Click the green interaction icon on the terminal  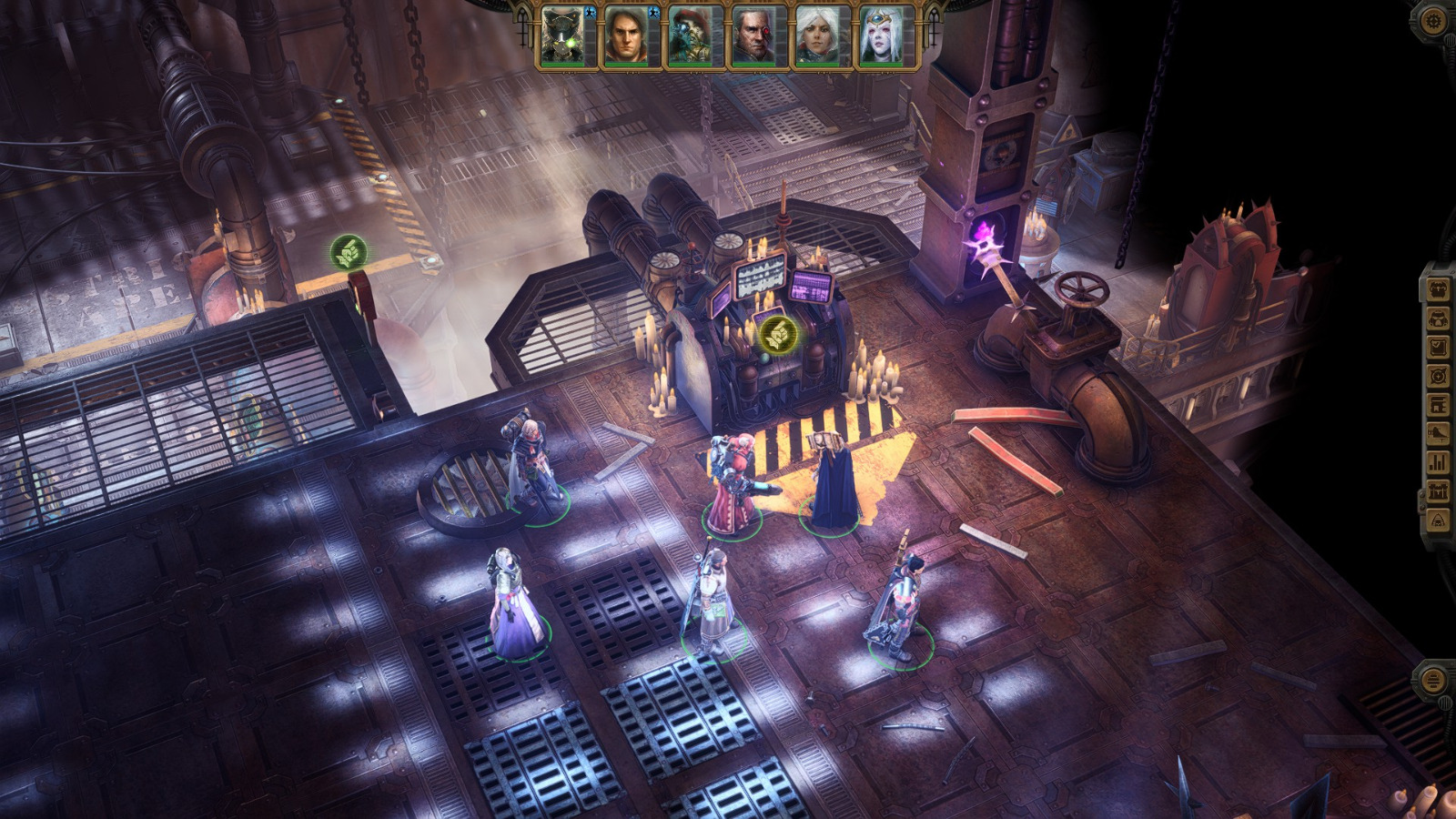(778, 335)
